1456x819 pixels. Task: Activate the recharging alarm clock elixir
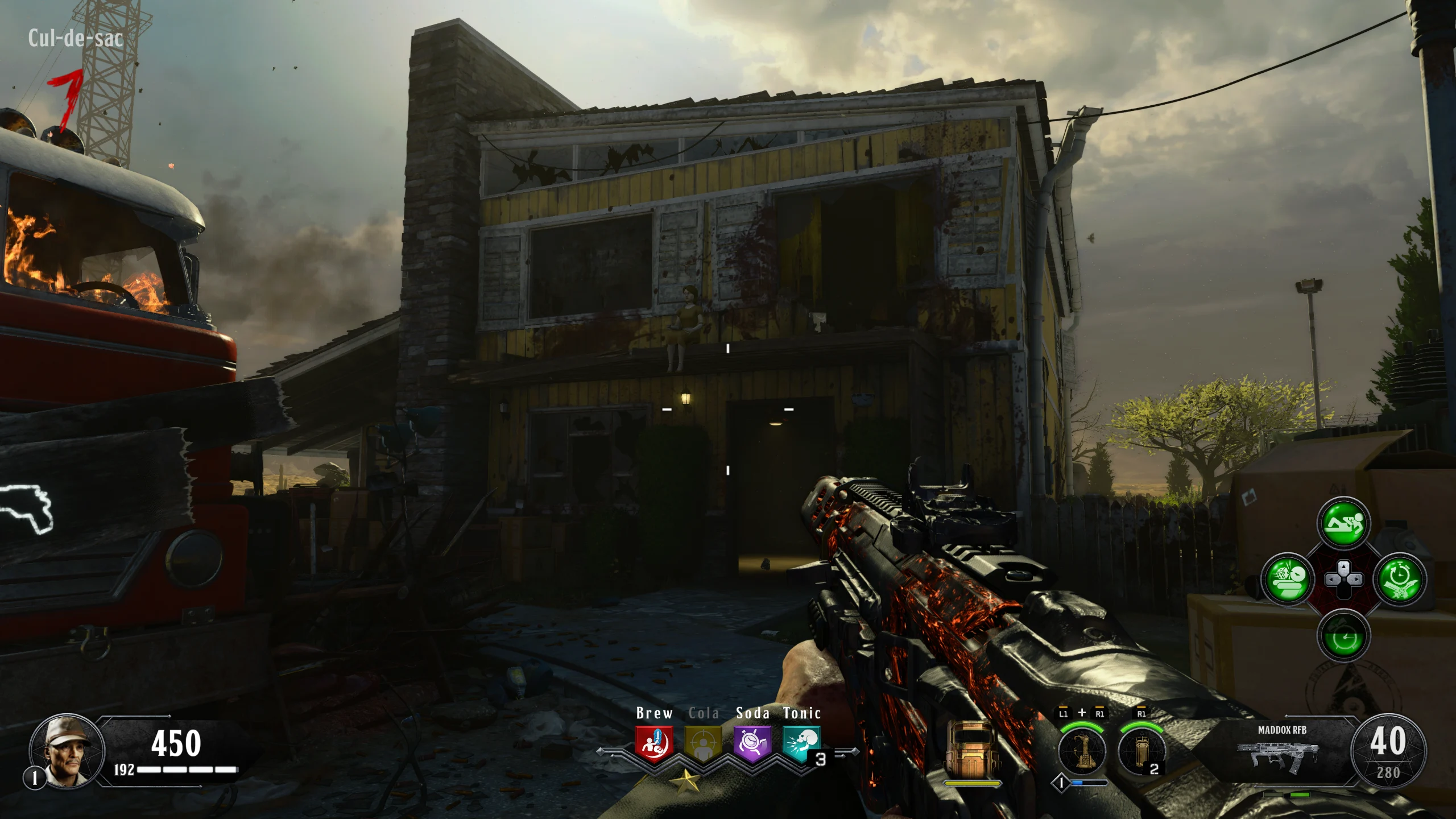(1343, 636)
